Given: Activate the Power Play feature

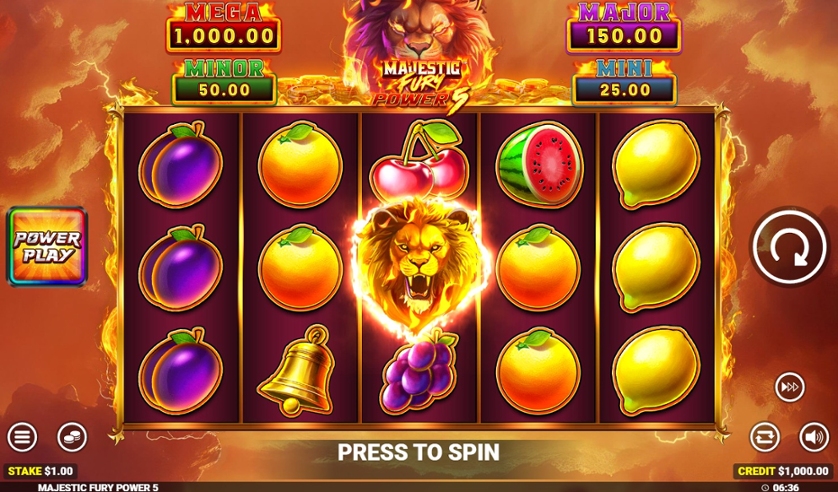Looking at the screenshot, I should coord(48,246).
